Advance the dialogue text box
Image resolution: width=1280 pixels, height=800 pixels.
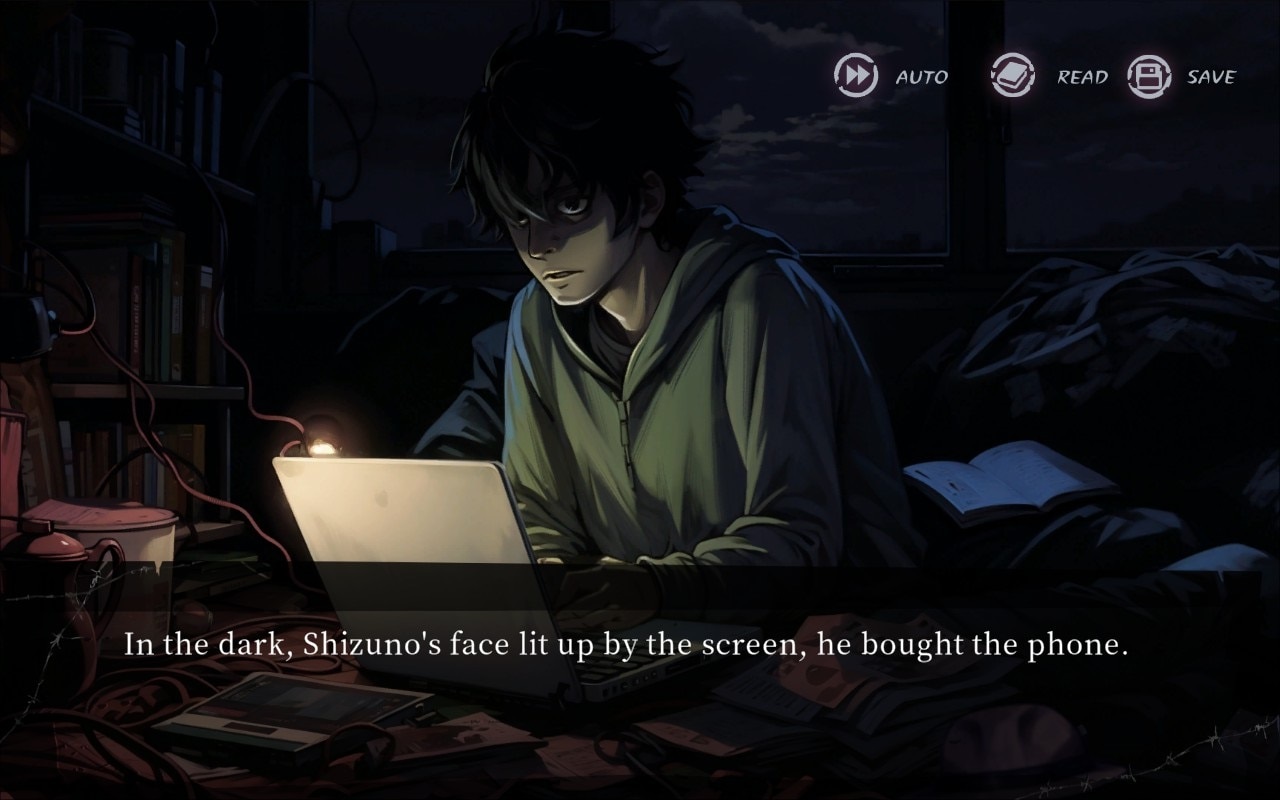[626, 645]
